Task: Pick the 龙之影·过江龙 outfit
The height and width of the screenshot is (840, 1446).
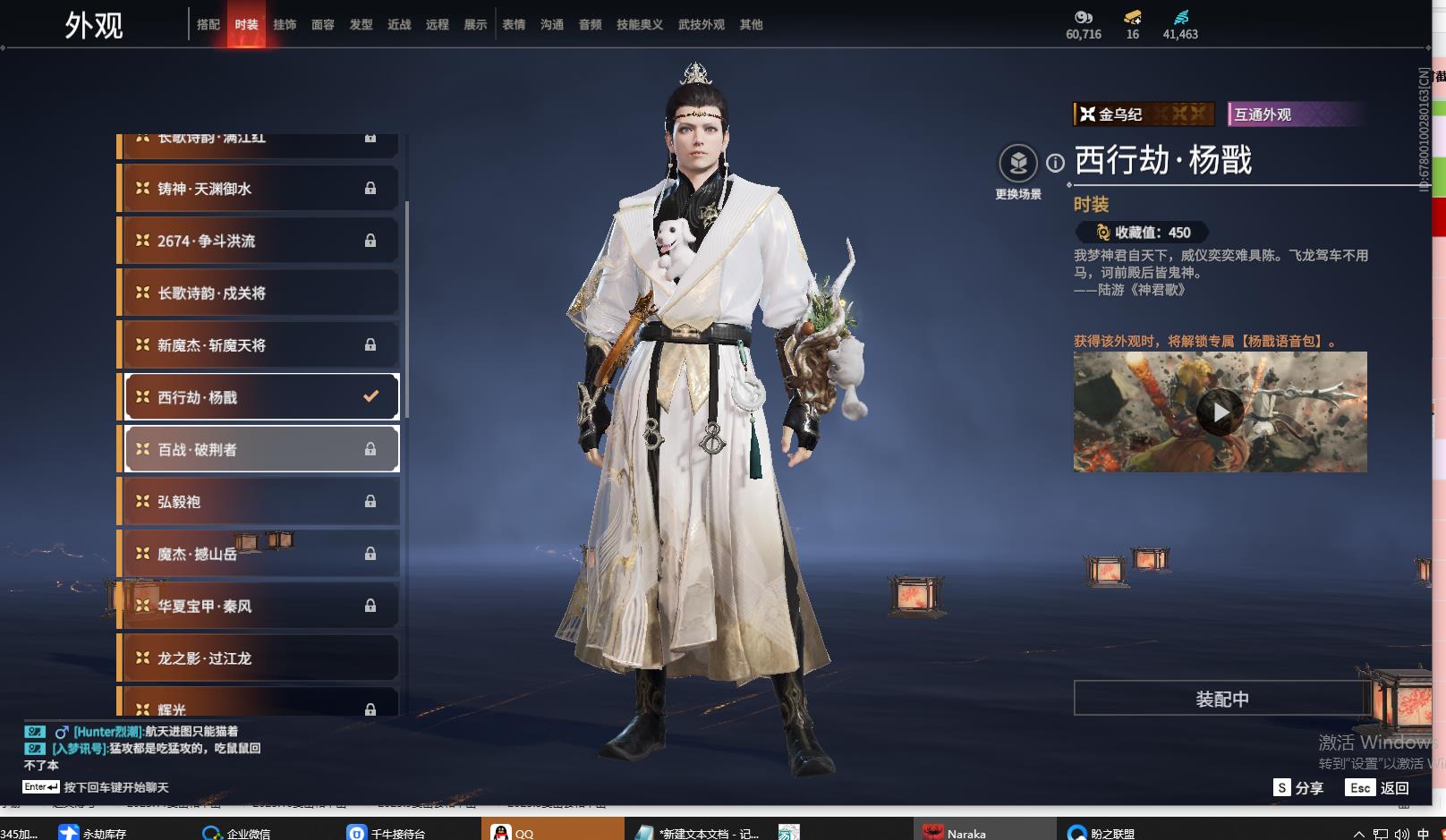Action: point(259,658)
